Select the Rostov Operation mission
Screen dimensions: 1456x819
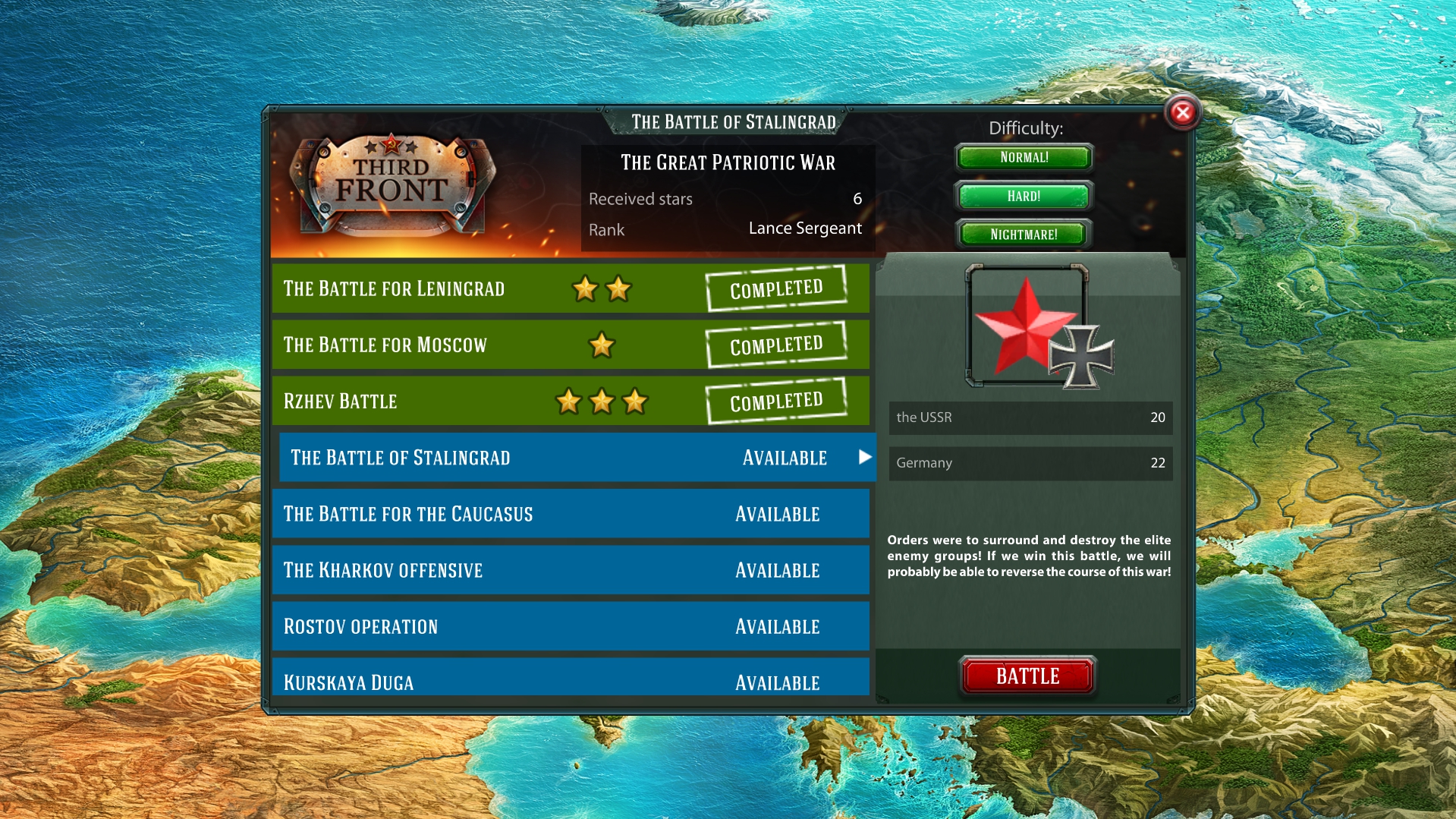click(x=569, y=625)
